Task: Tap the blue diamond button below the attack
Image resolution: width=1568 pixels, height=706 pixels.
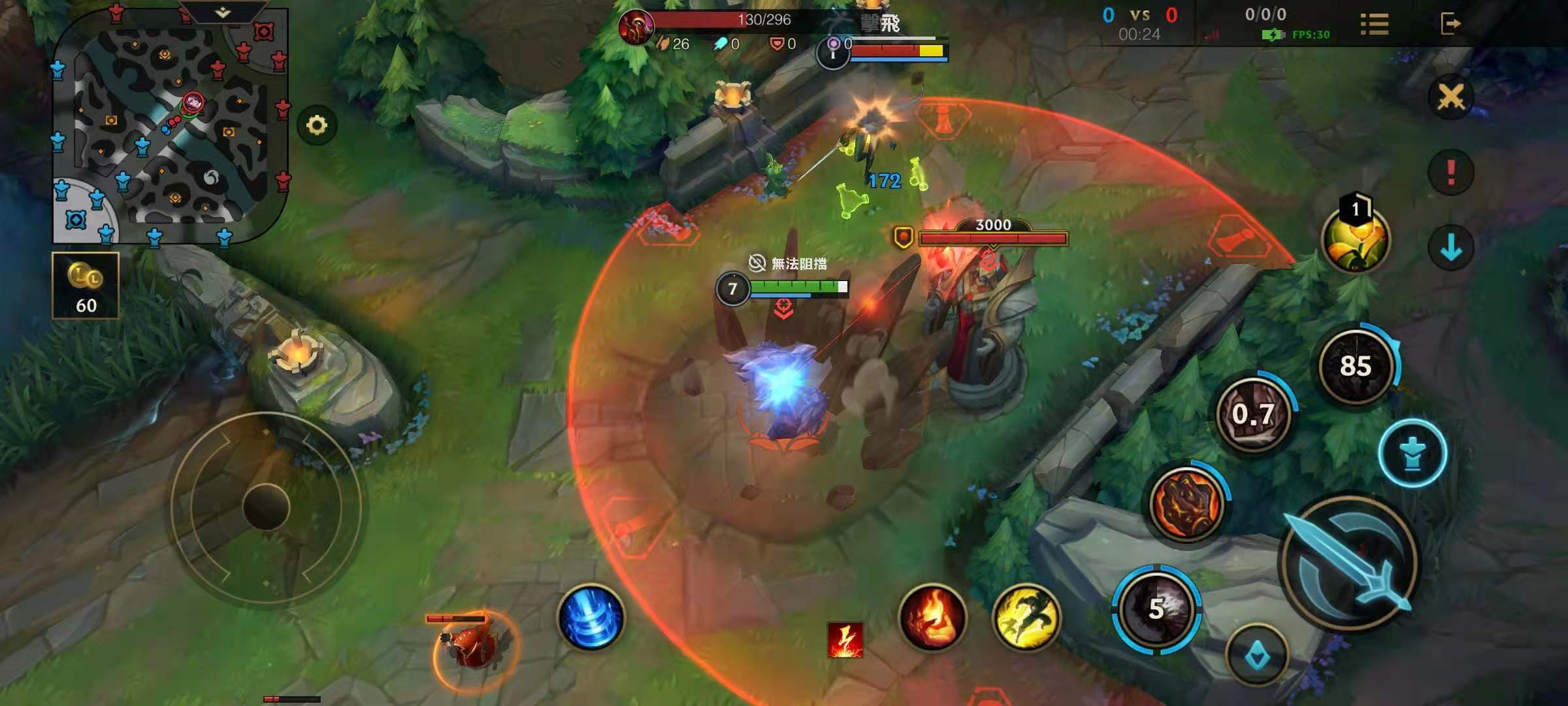Action: (x=1257, y=655)
